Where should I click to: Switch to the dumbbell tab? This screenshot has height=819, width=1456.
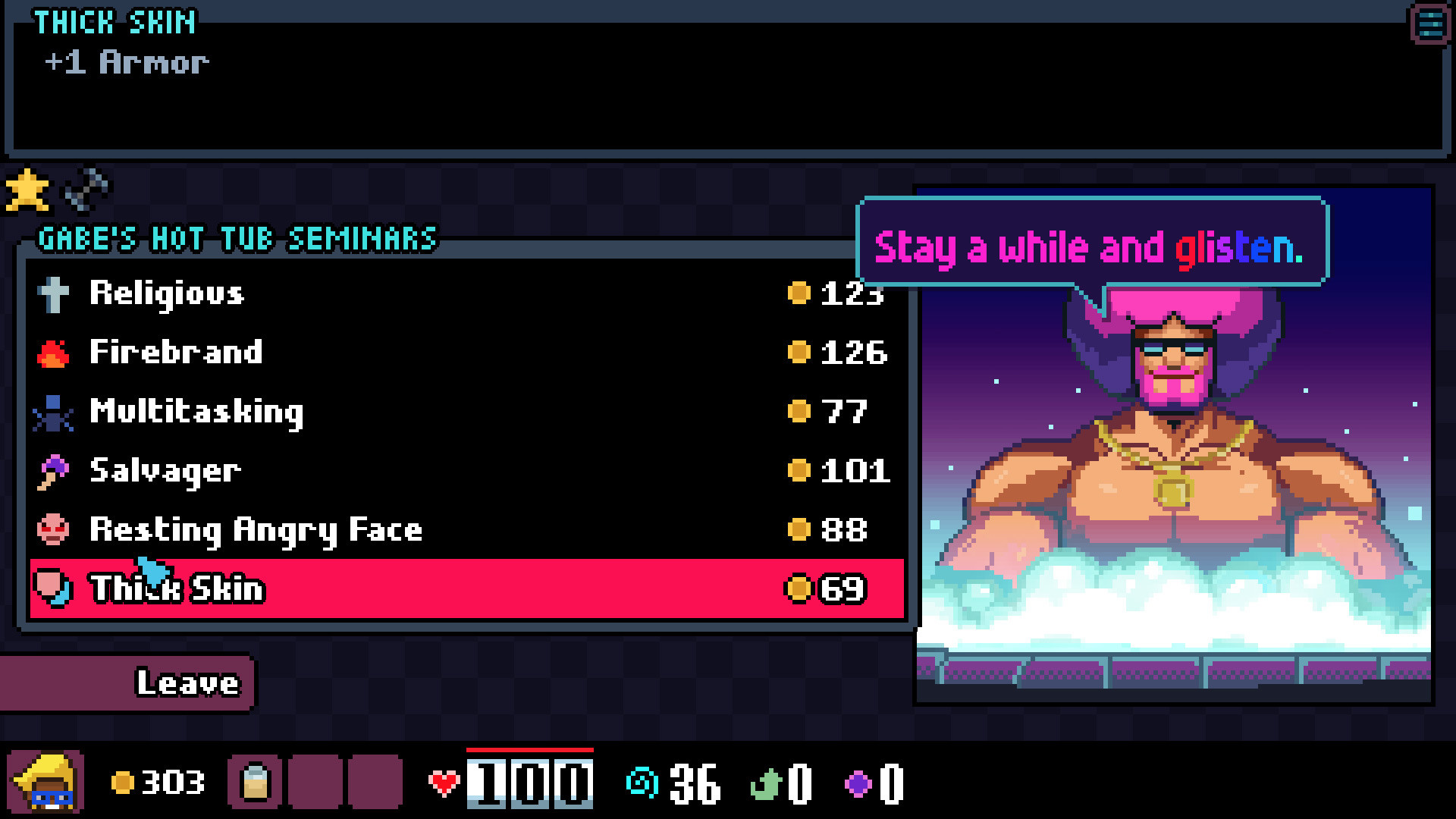pos(86,190)
